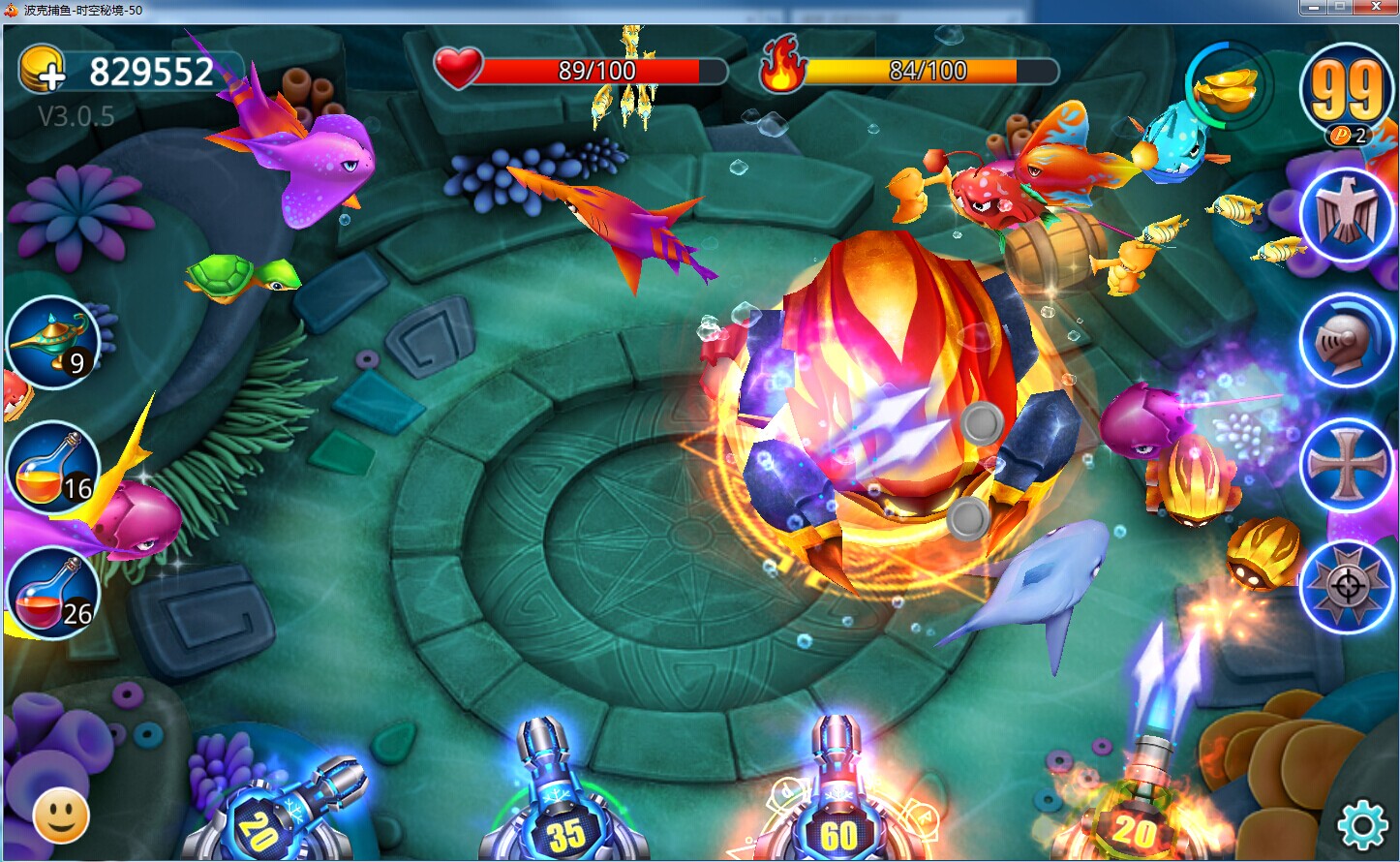1400x862 pixels.
Task: Activate the knight helmet skill
Action: point(1346,341)
